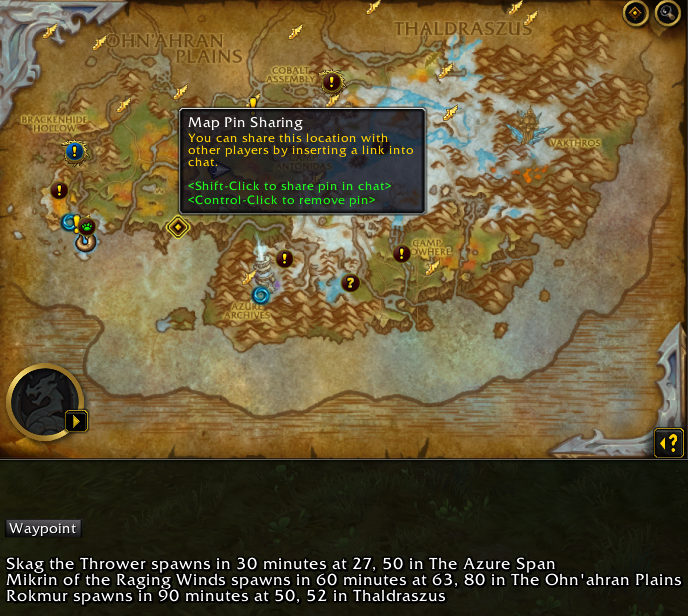Open the map magnifier search button
Screen dimensions: 688x616
[666, 13]
